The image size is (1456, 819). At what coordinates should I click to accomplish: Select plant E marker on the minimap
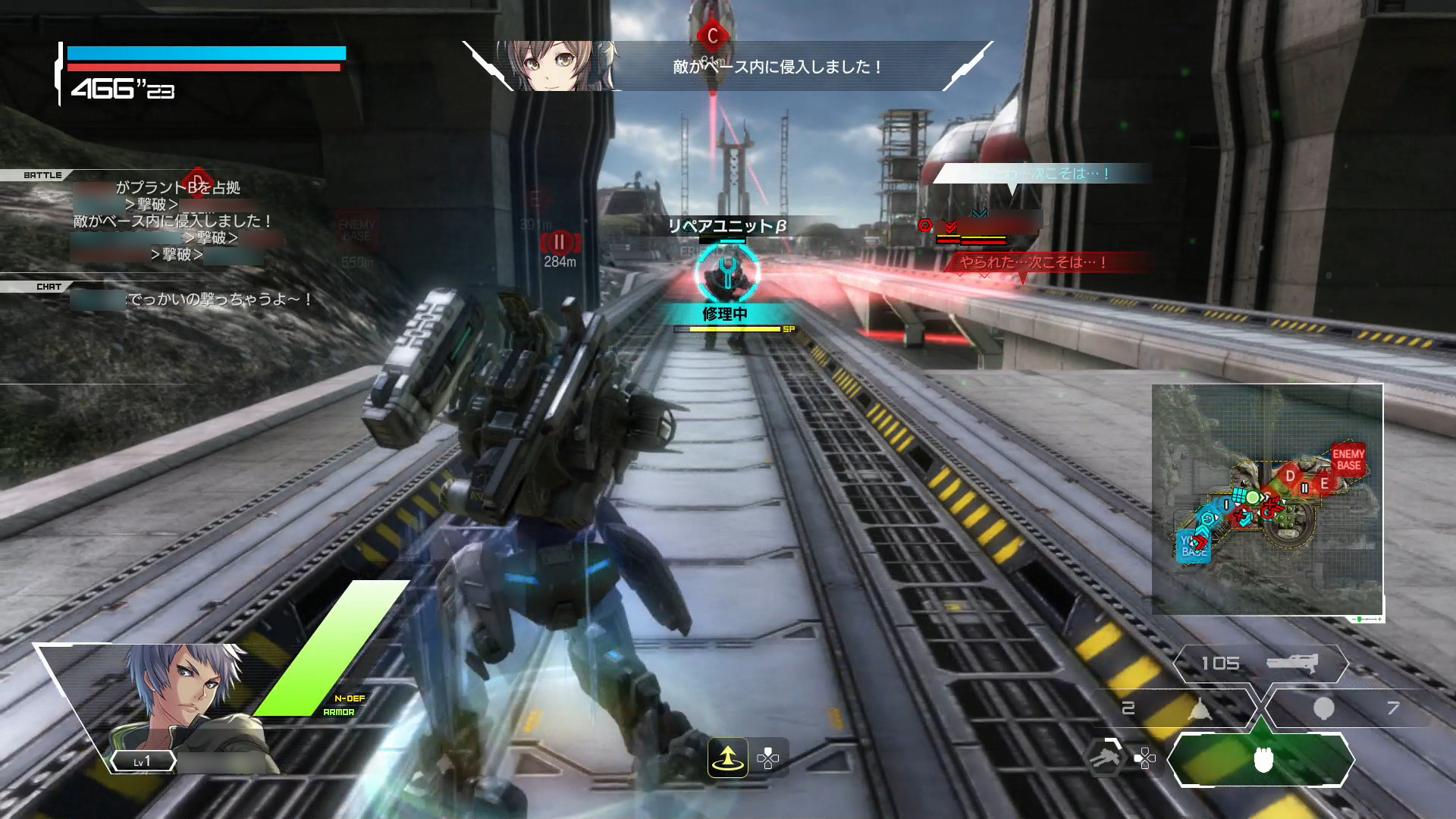pyautogui.click(x=1324, y=483)
